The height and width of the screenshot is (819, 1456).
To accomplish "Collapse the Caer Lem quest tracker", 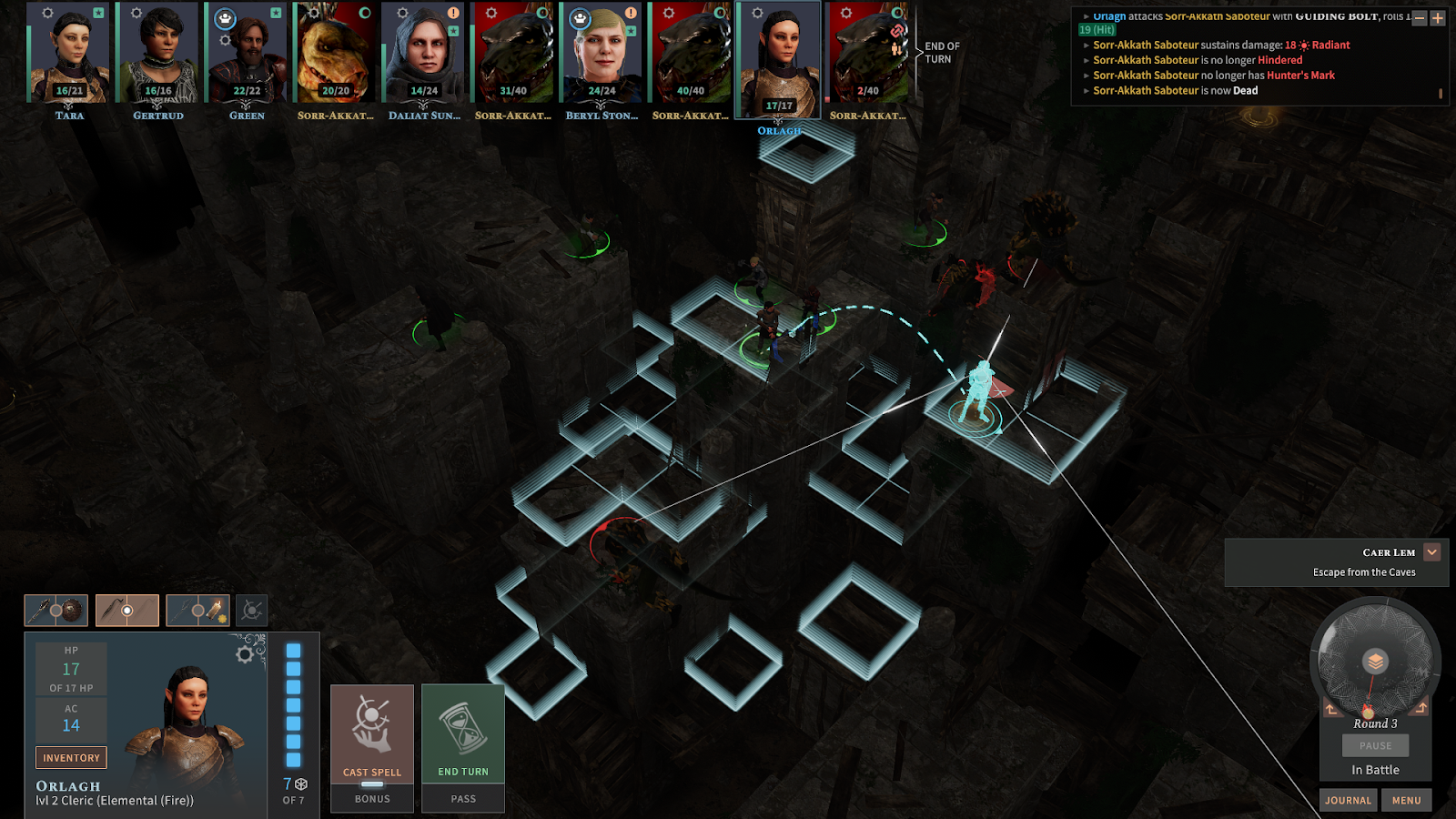I will coord(1431,551).
